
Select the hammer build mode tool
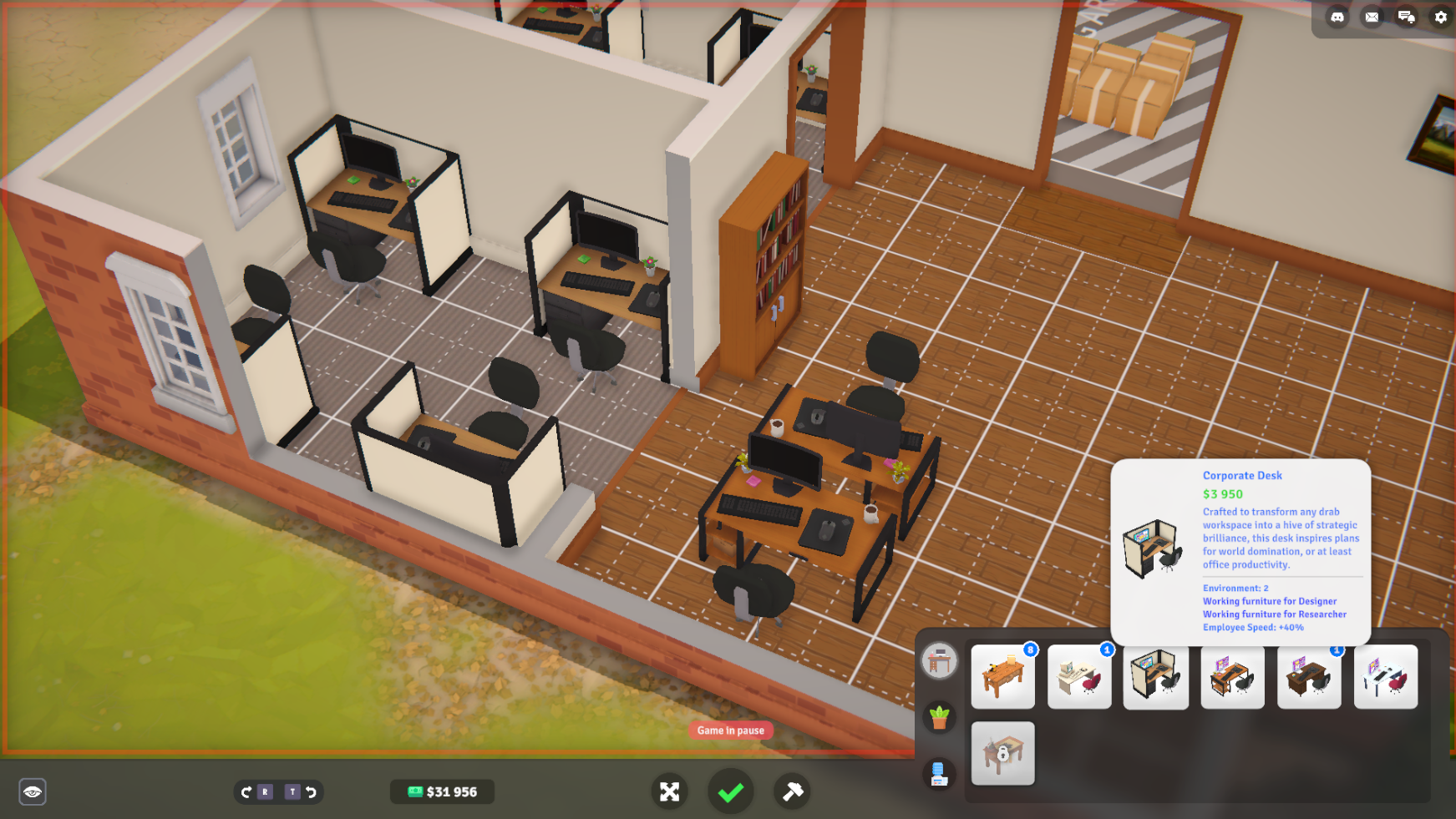click(x=792, y=791)
